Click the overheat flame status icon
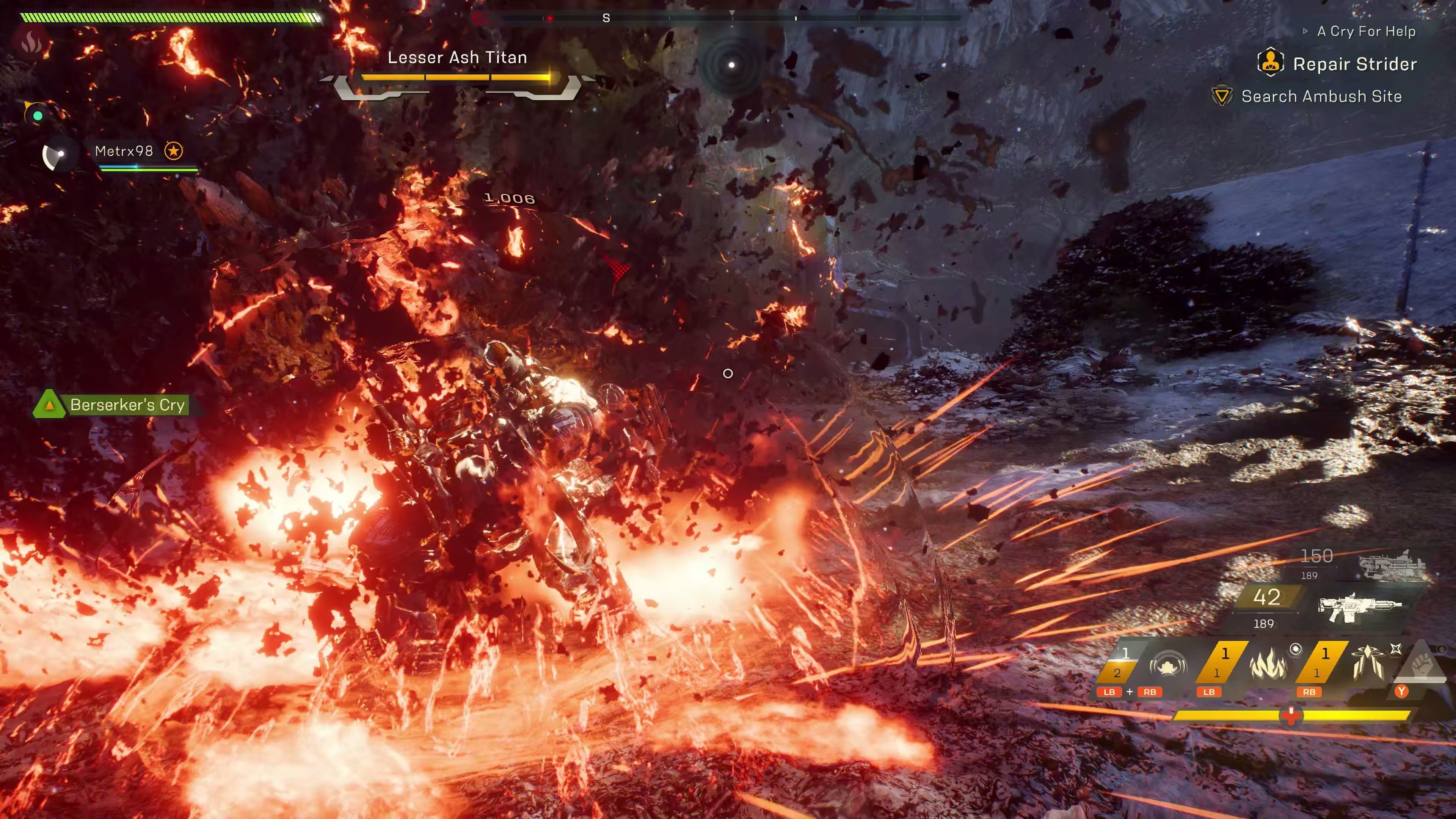The width and height of the screenshot is (1456, 819). [31, 41]
